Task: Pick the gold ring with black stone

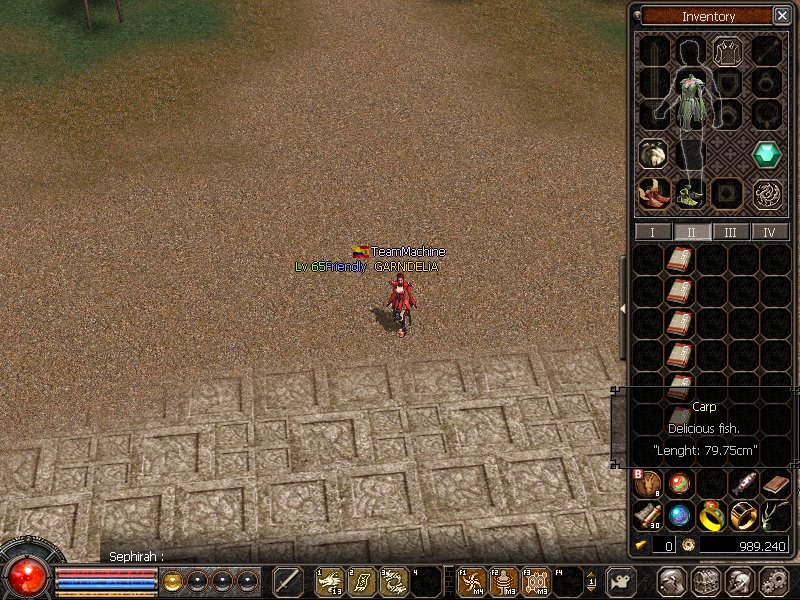Action: point(743,516)
